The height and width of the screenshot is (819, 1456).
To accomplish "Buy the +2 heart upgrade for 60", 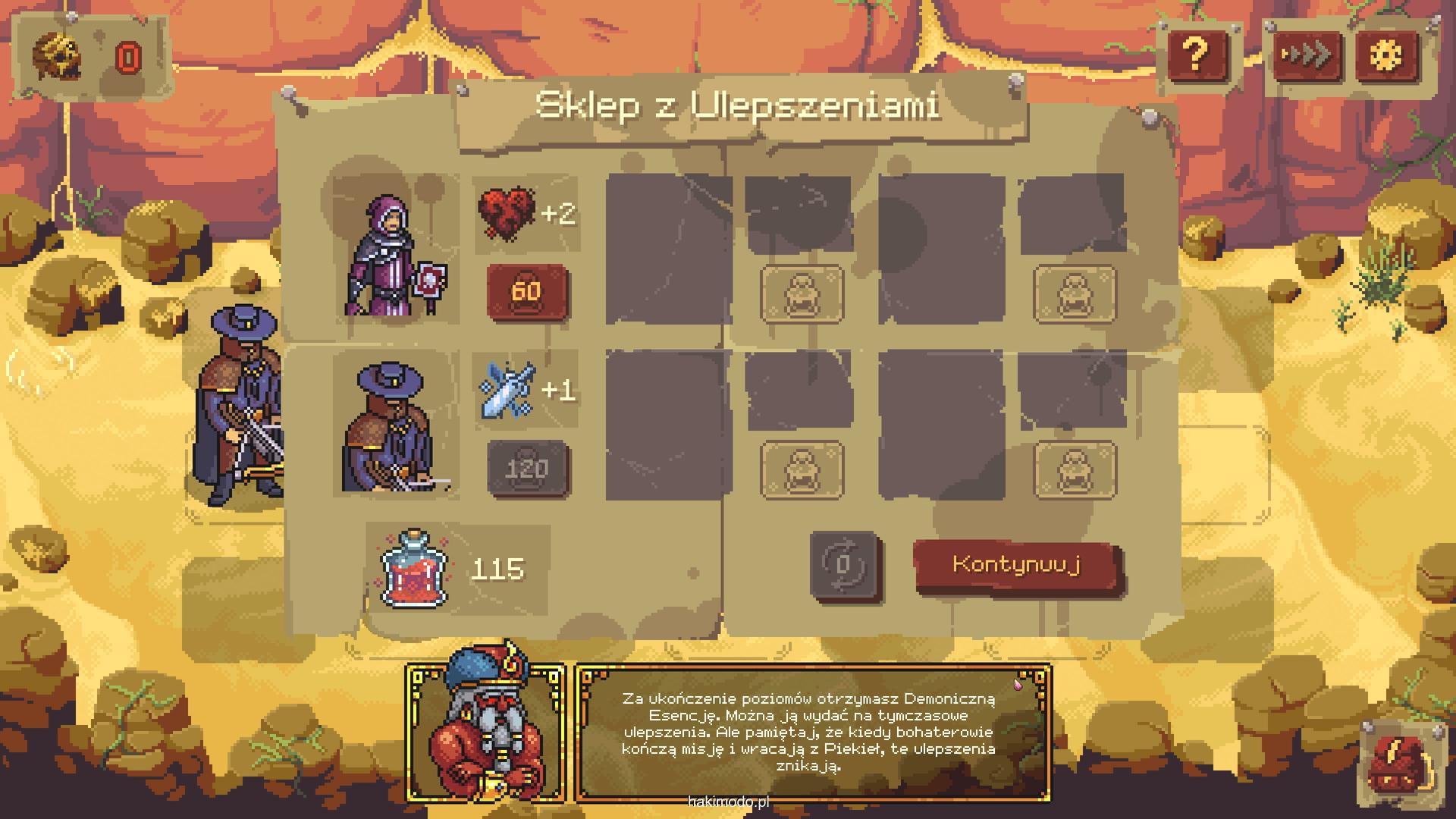I will [527, 292].
